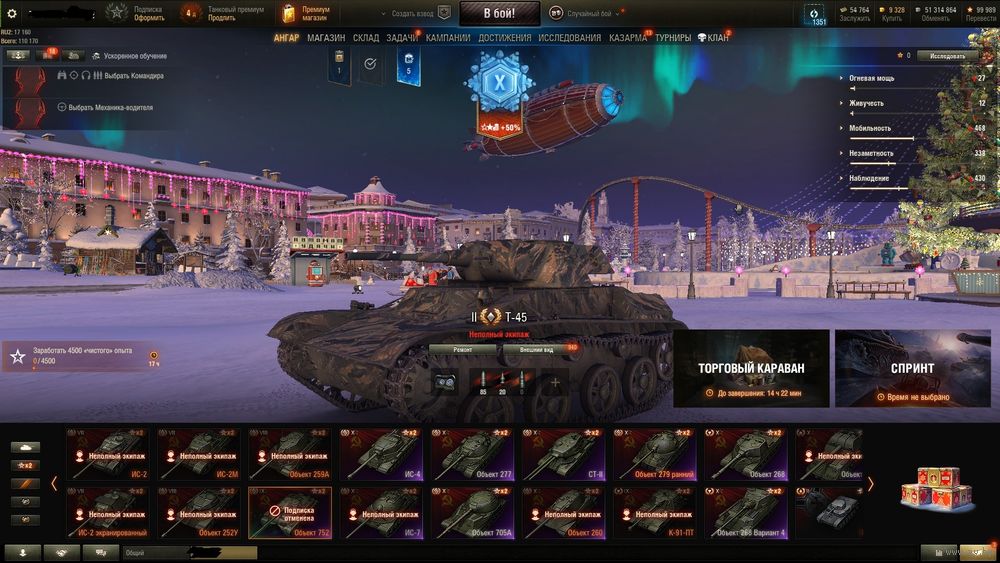Open the Спринт event banner
Viewport: 1000px width, 563px height.
[x=912, y=368]
